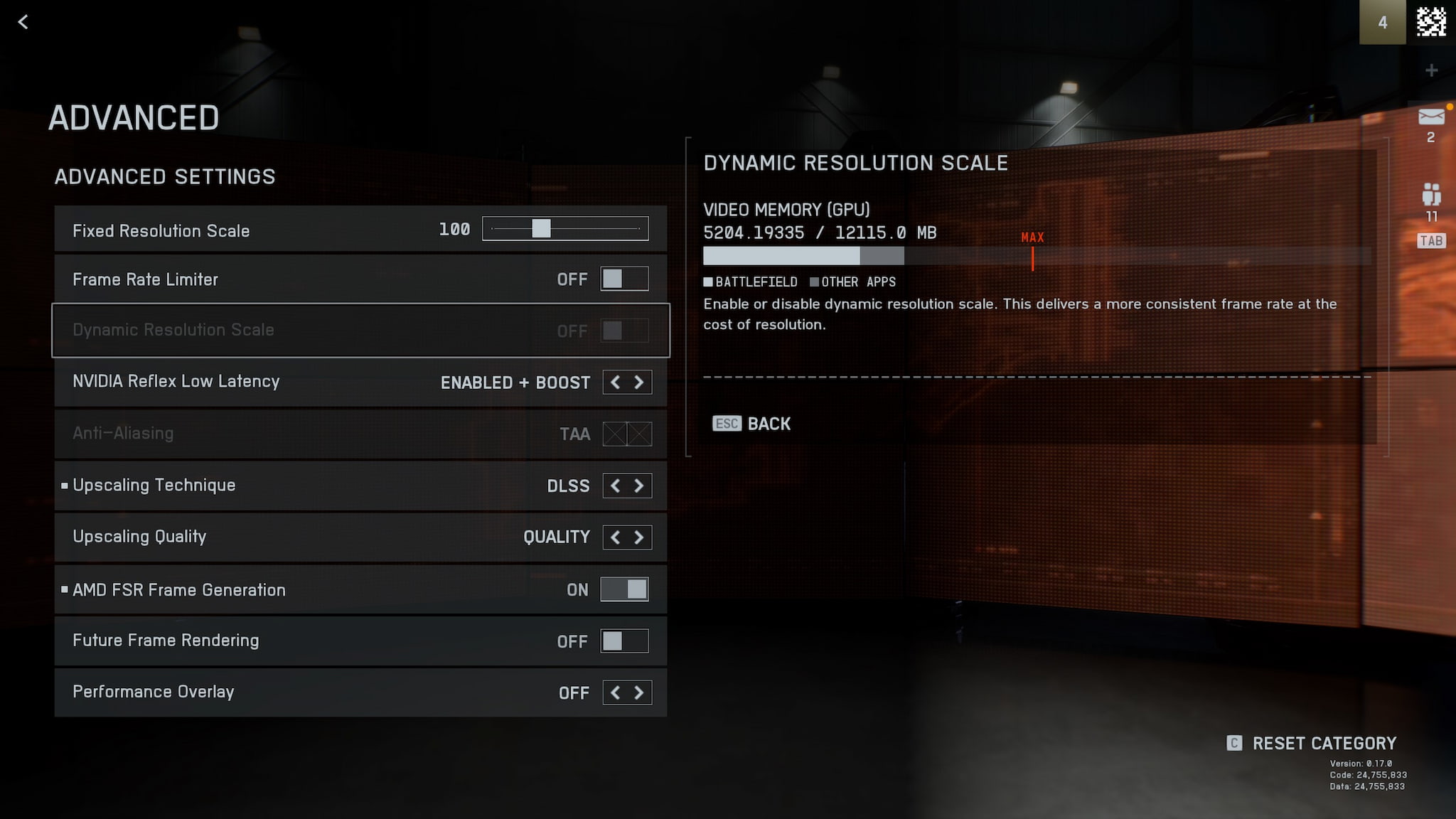Screen dimensions: 1456x819
Task: Cycle Performance Overlay to next option
Action: (x=639, y=692)
